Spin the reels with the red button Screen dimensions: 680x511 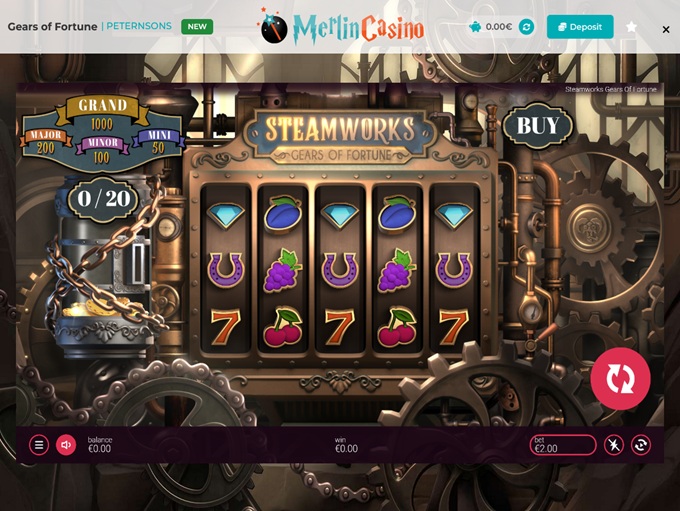click(x=620, y=379)
